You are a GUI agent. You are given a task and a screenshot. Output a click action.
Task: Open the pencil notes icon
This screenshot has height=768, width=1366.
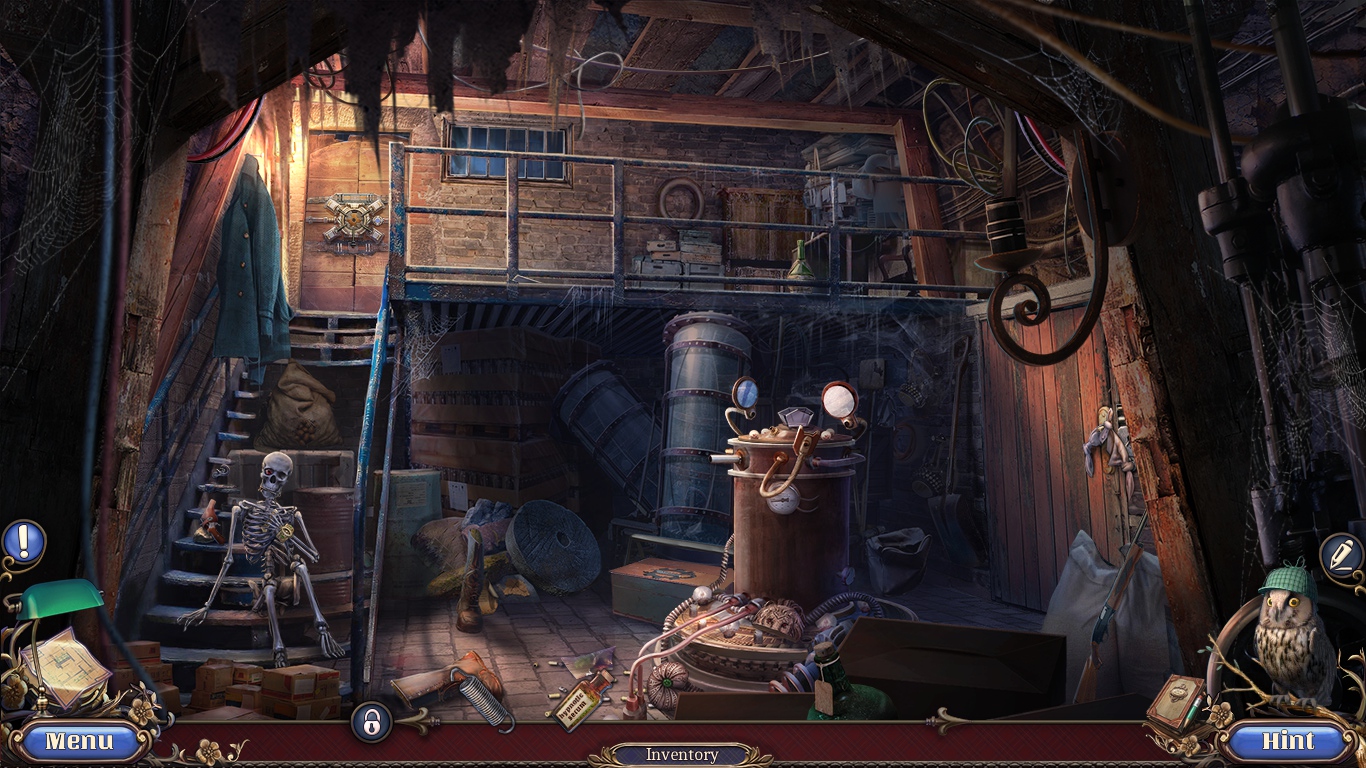tap(1340, 554)
